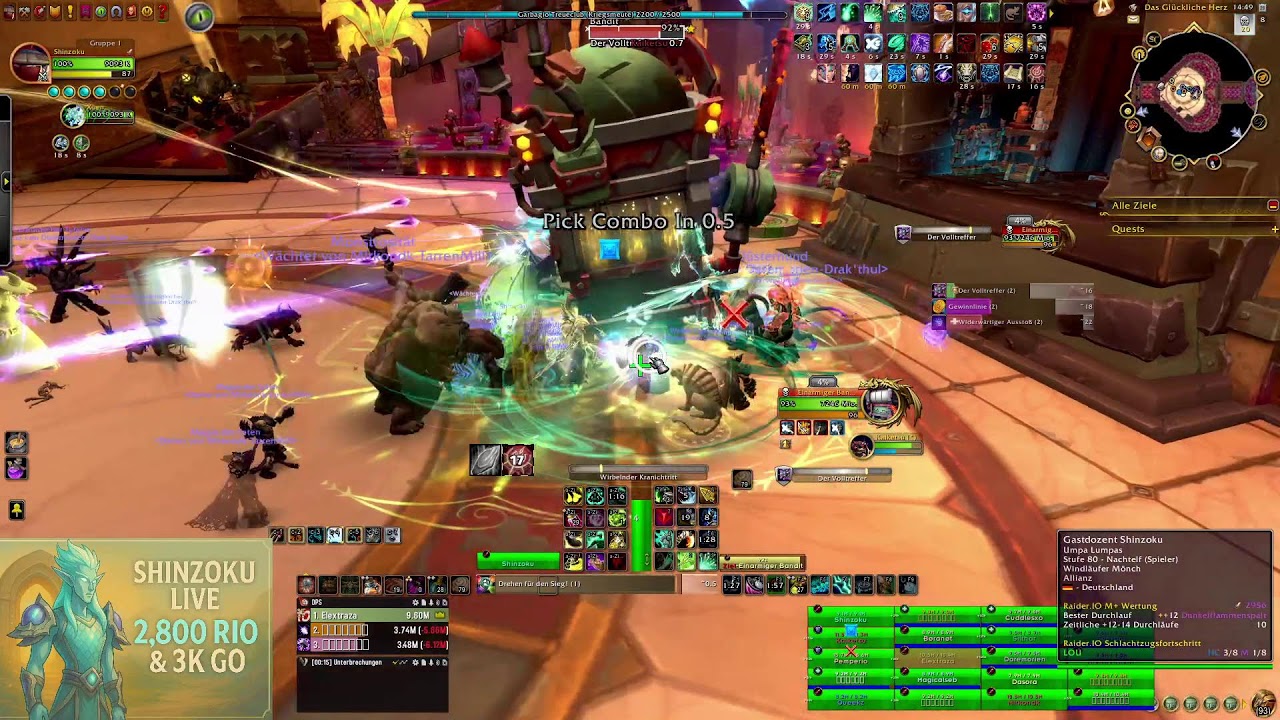Screen dimensions: 1280x720
Task: Select Elextraza row in the DPS meter
Action: pyautogui.click(x=372, y=616)
